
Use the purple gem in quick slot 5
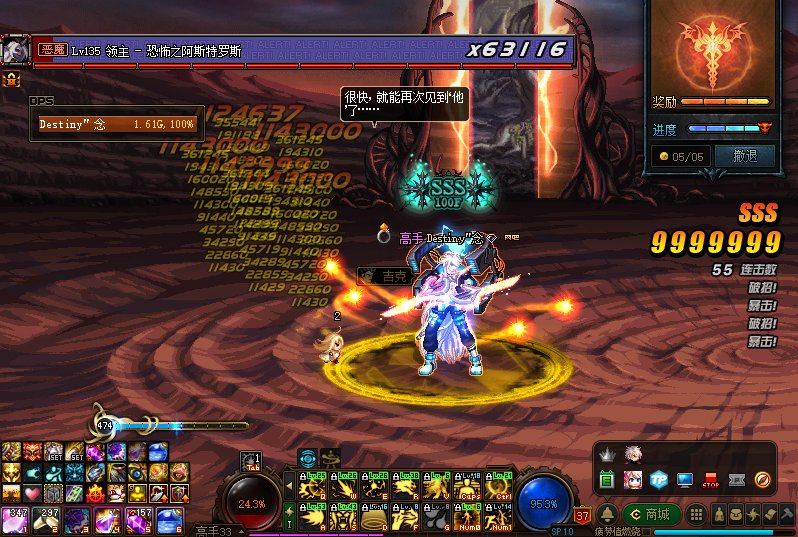click(138, 517)
